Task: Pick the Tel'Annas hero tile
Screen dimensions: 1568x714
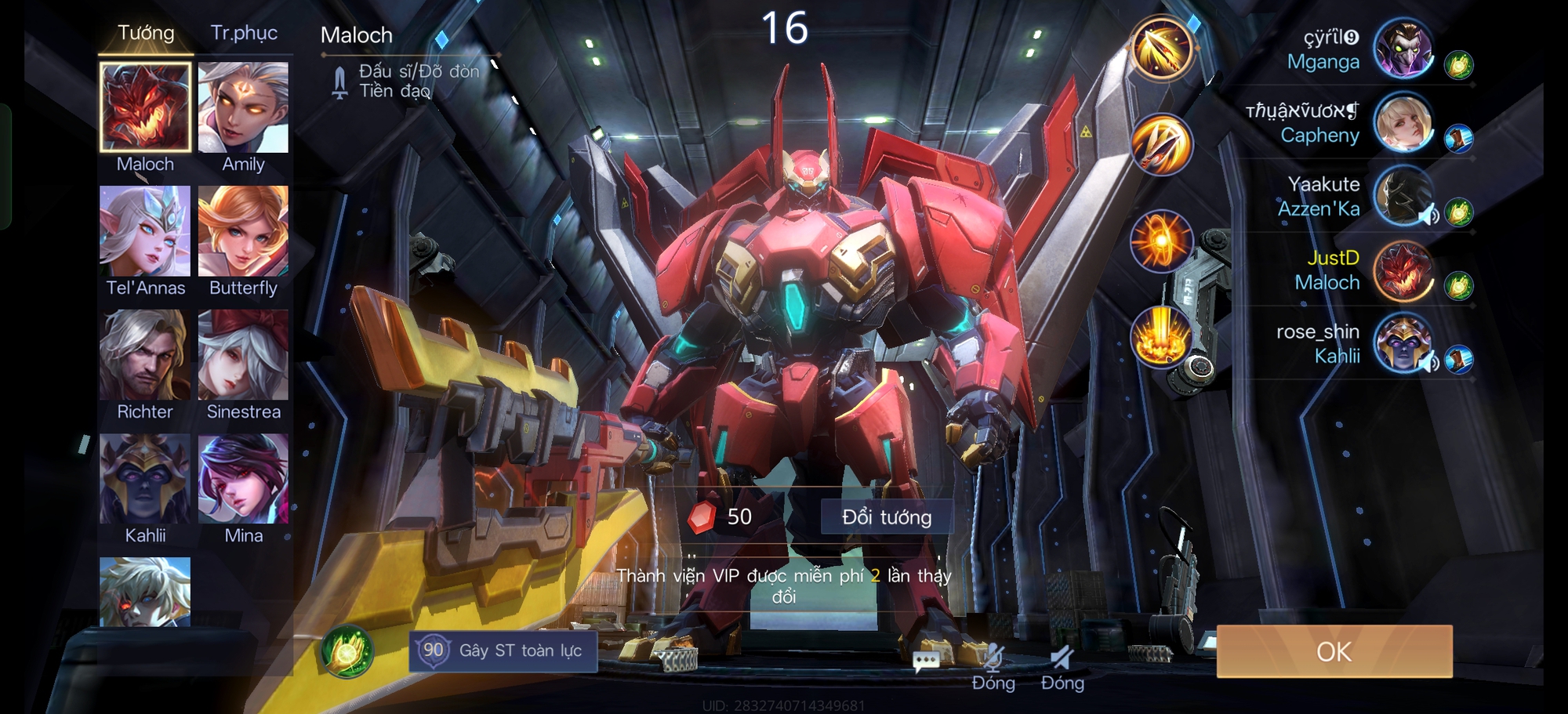Action: point(145,231)
